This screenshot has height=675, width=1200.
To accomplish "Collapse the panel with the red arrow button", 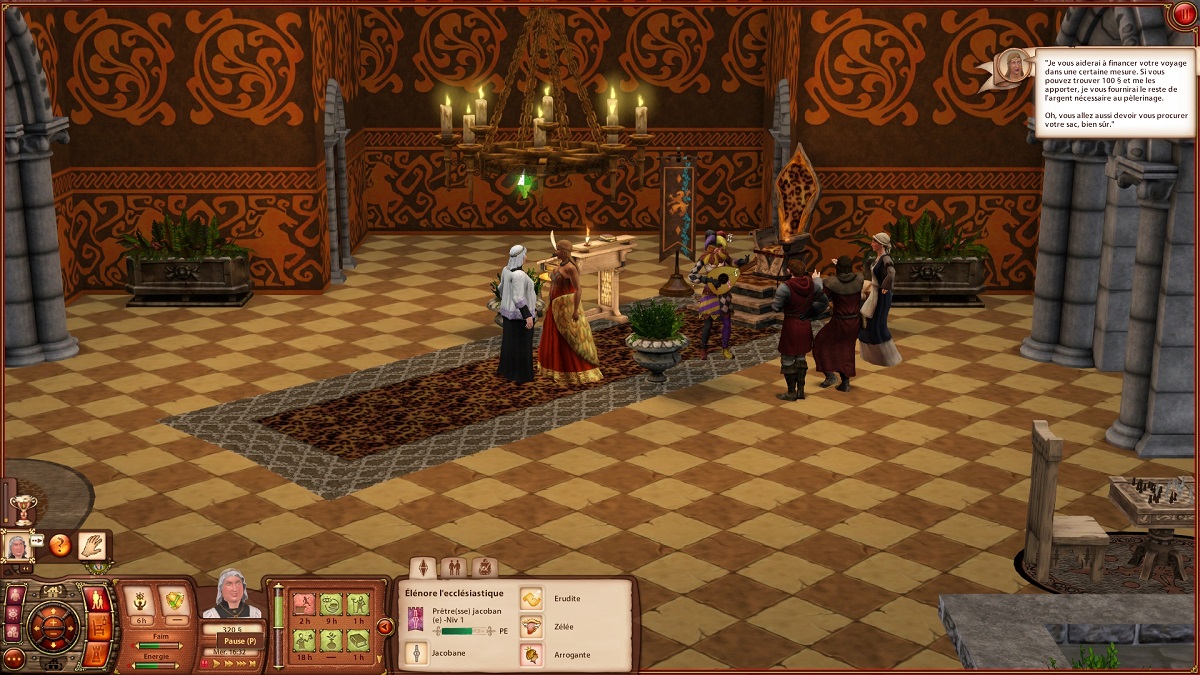I will [384, 627].
